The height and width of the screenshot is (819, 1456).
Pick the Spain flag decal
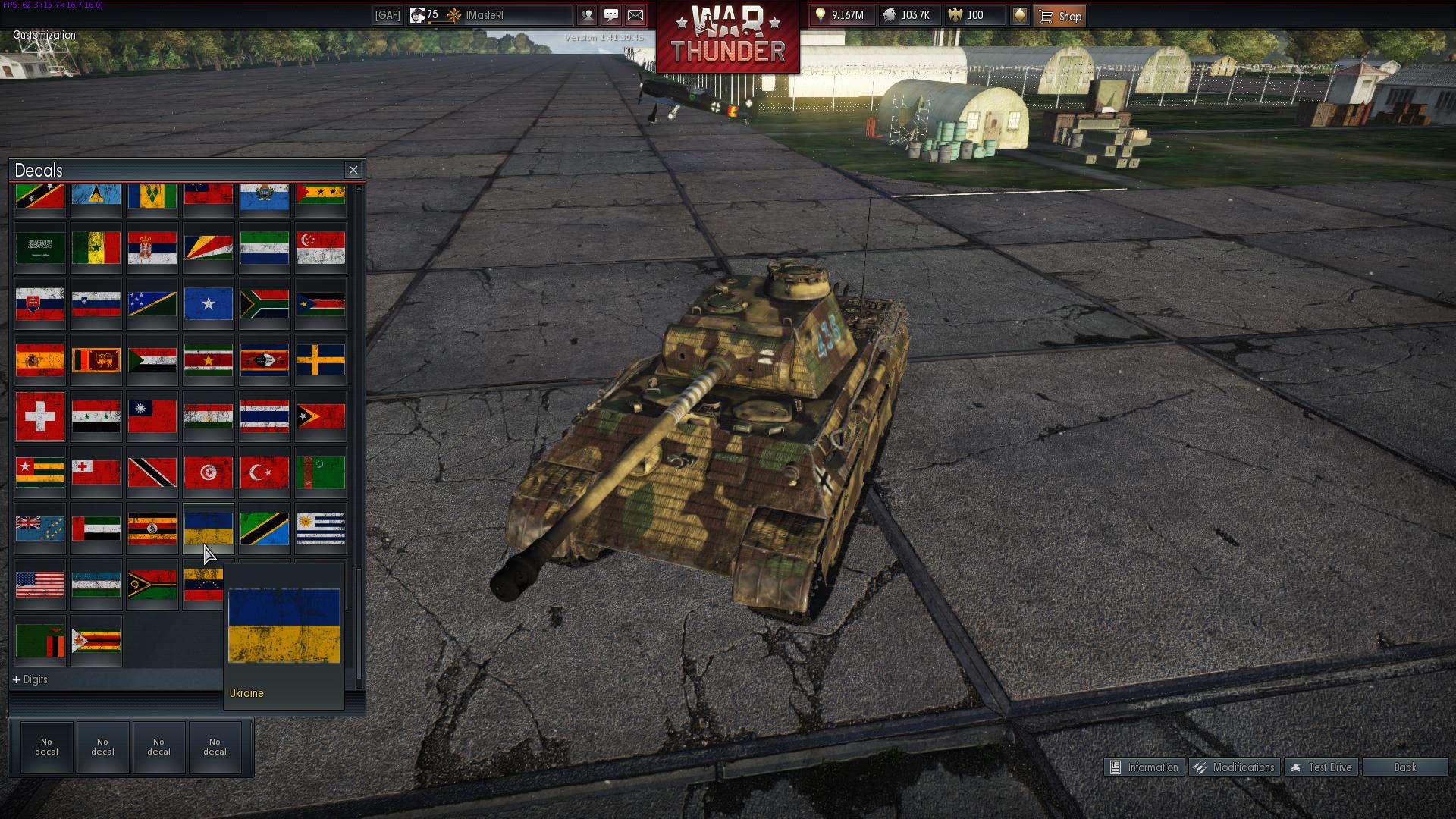tap(40, 359)
